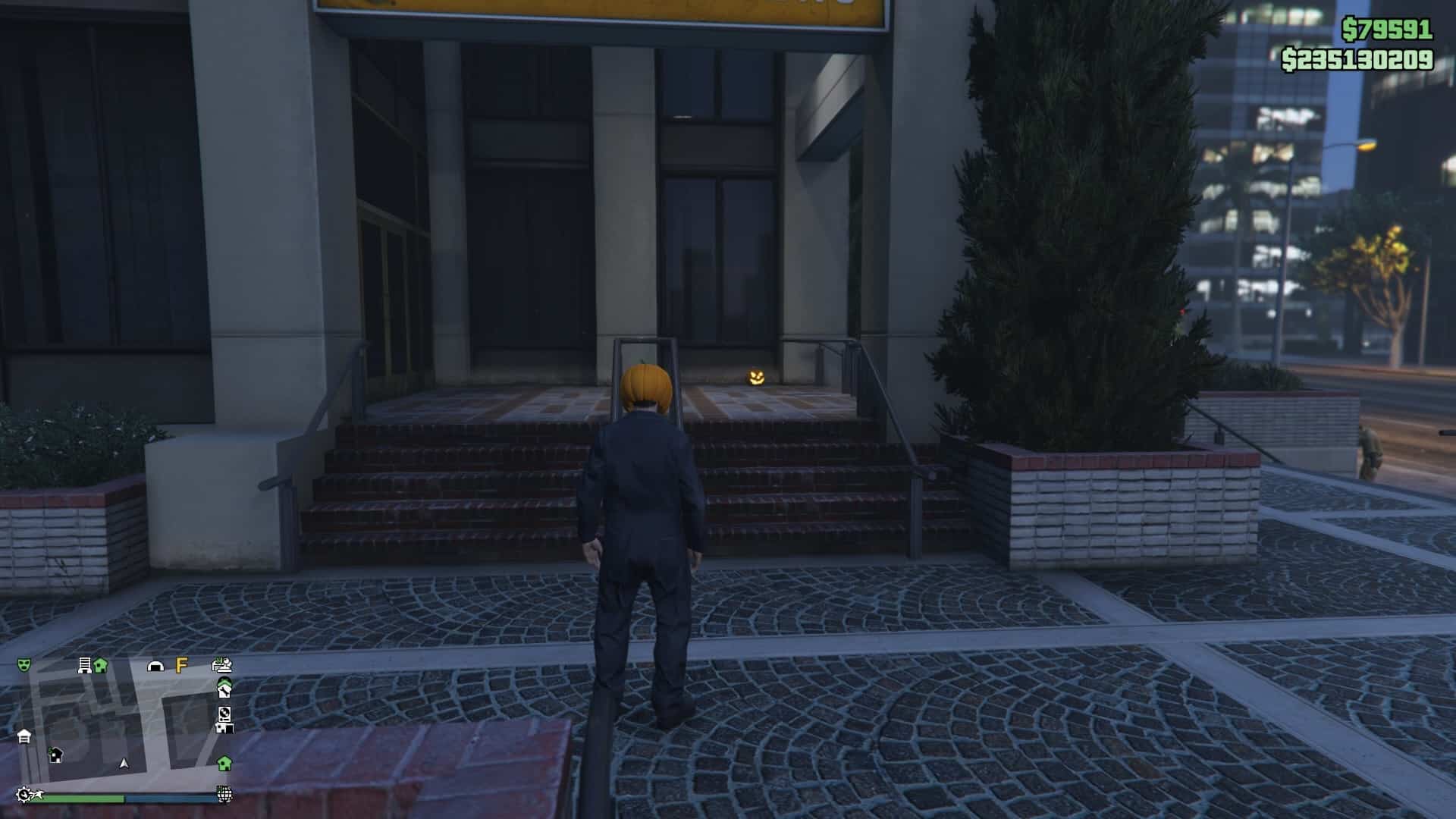Screen dimensions: 1456x819
Task: Click the globe grid map marker
Action: (224, 794)
